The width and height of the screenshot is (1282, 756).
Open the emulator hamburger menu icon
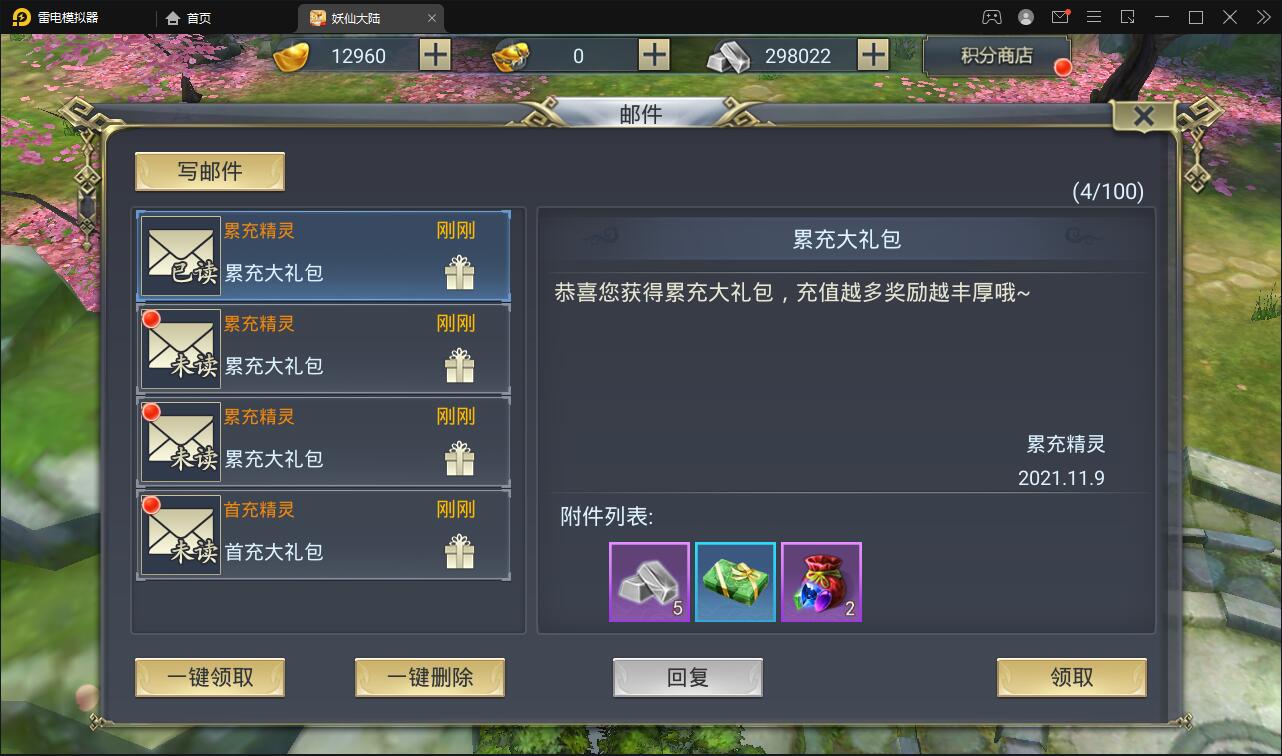[x=1094, y=17]
